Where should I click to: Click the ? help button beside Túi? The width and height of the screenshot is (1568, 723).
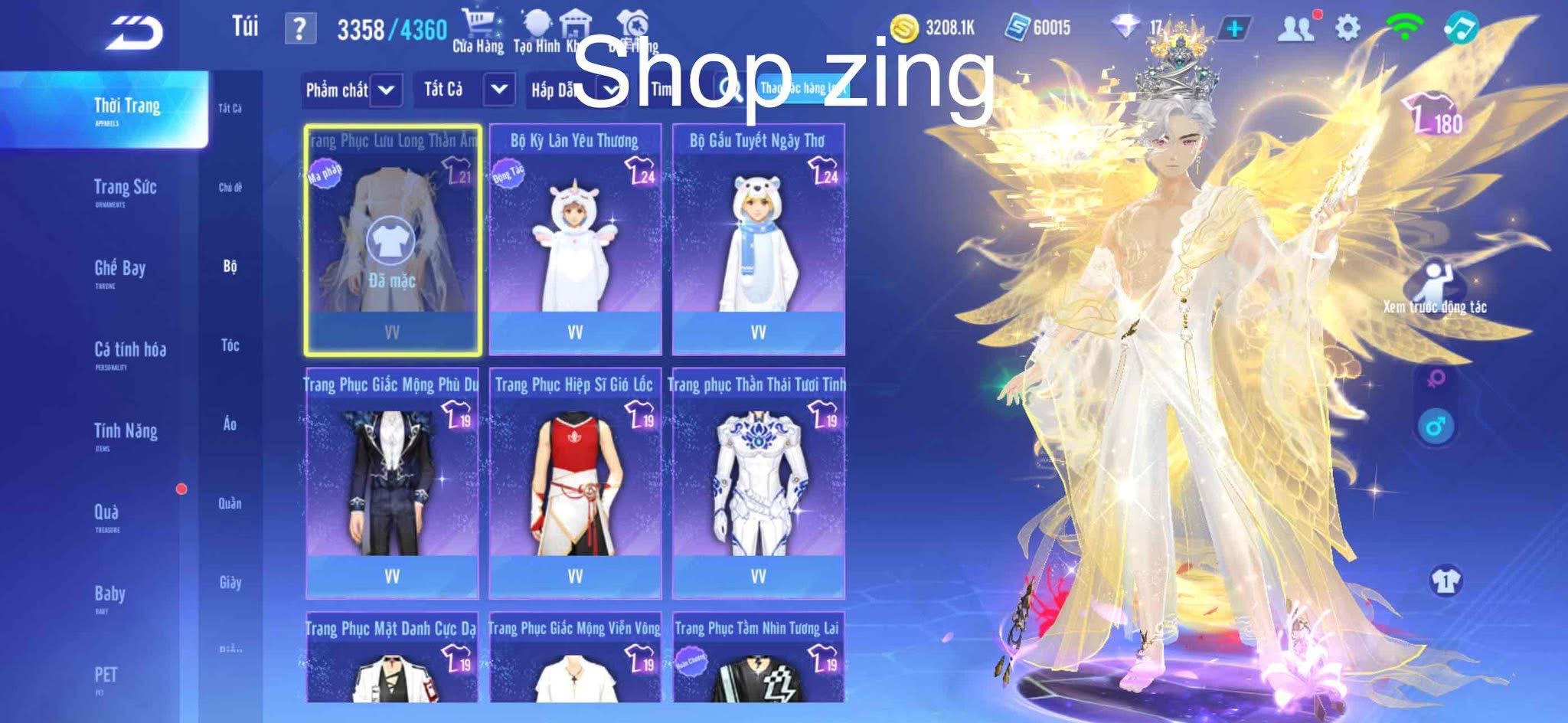click(299, 28)
